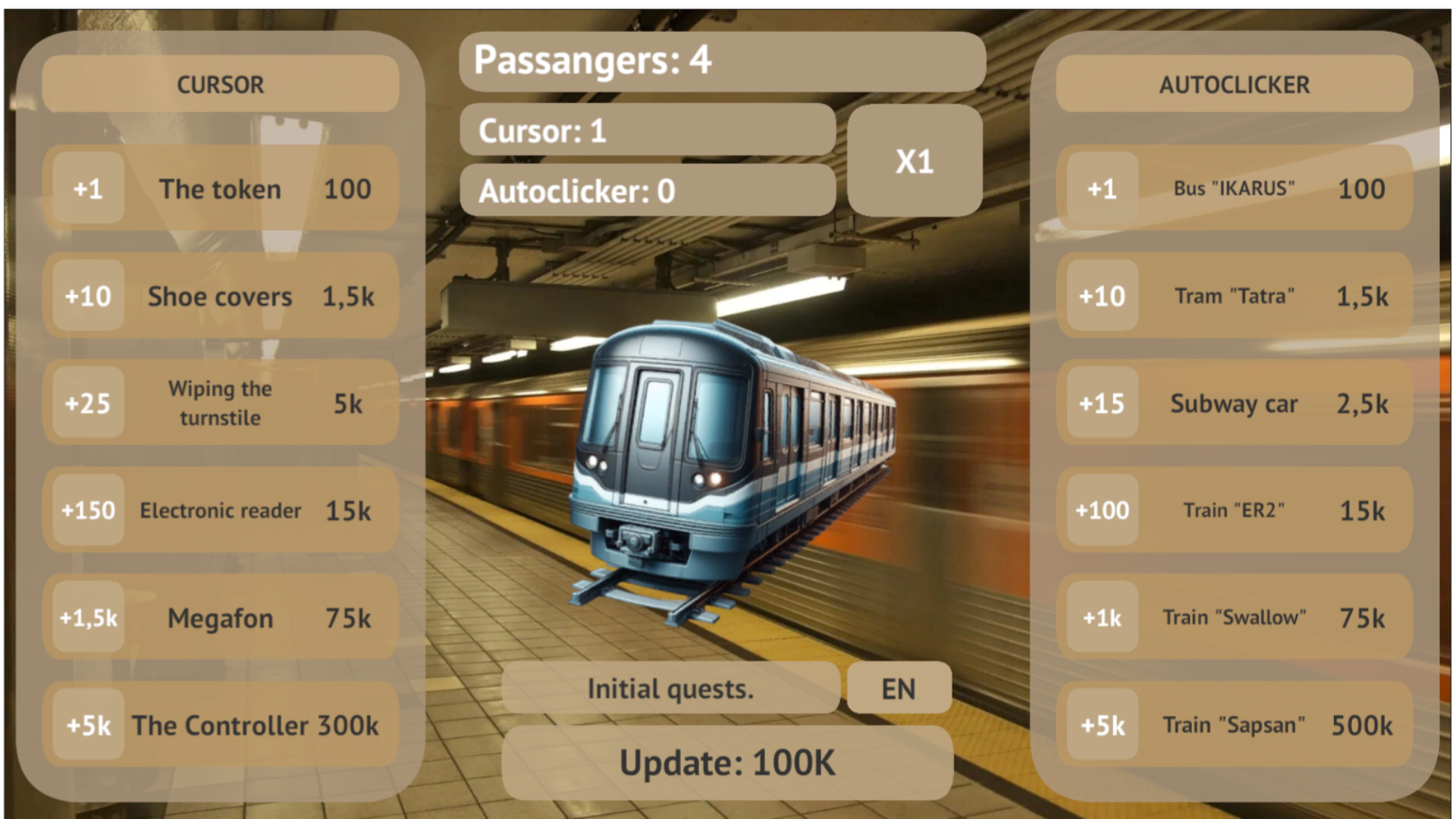Open the AUTOCLICKER panel header

(1234, 84)
